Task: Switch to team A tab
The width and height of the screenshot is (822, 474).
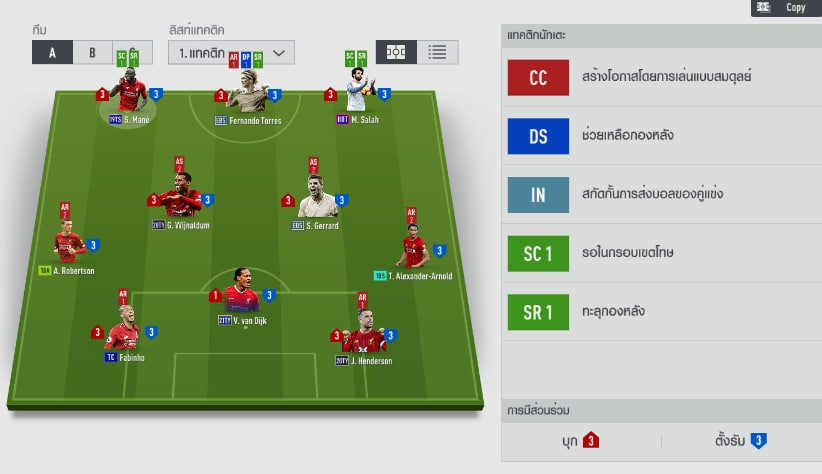Action: (x=51, y=53)
